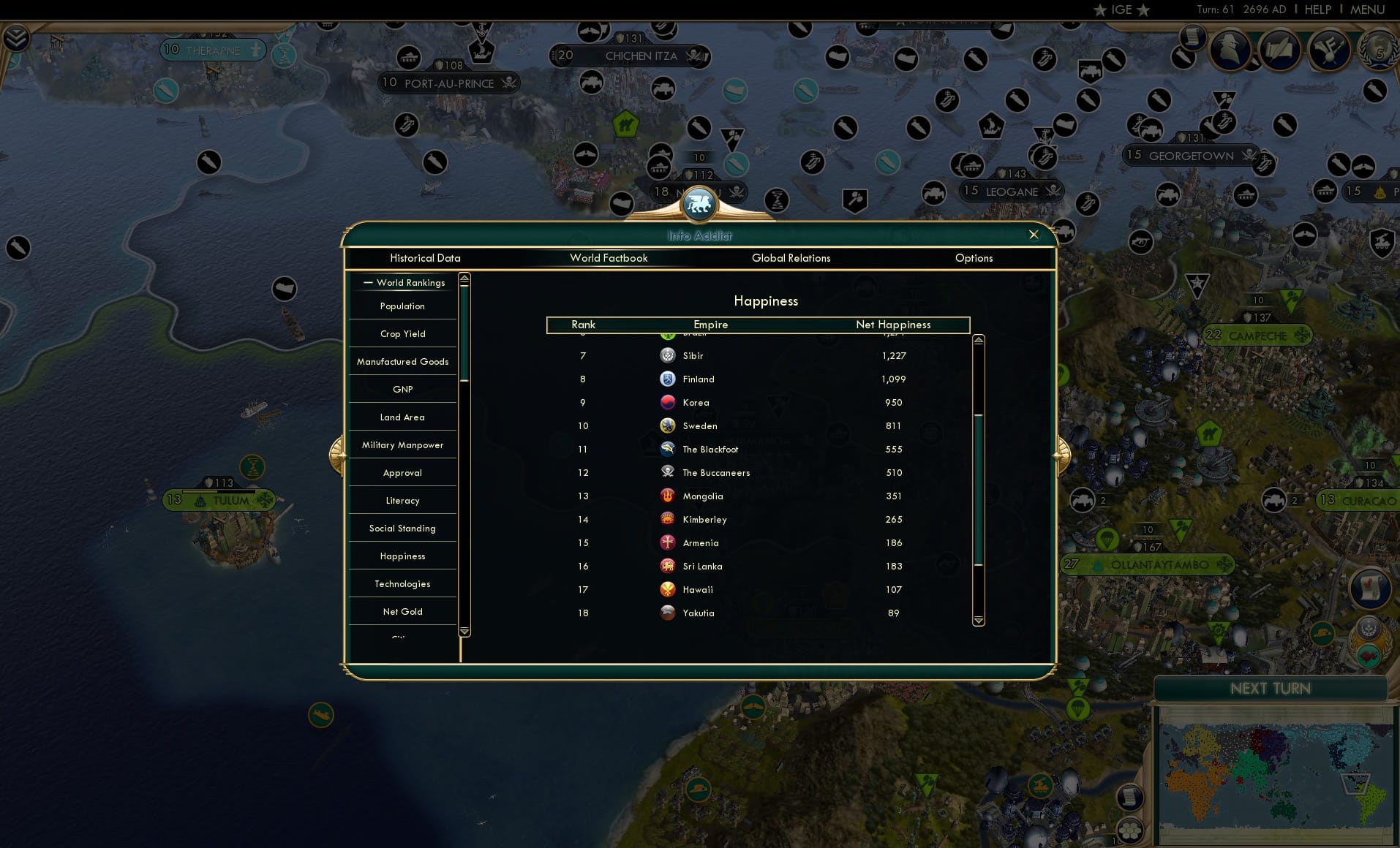
Task: Select the Population ranking category
Action: [402, 306]
